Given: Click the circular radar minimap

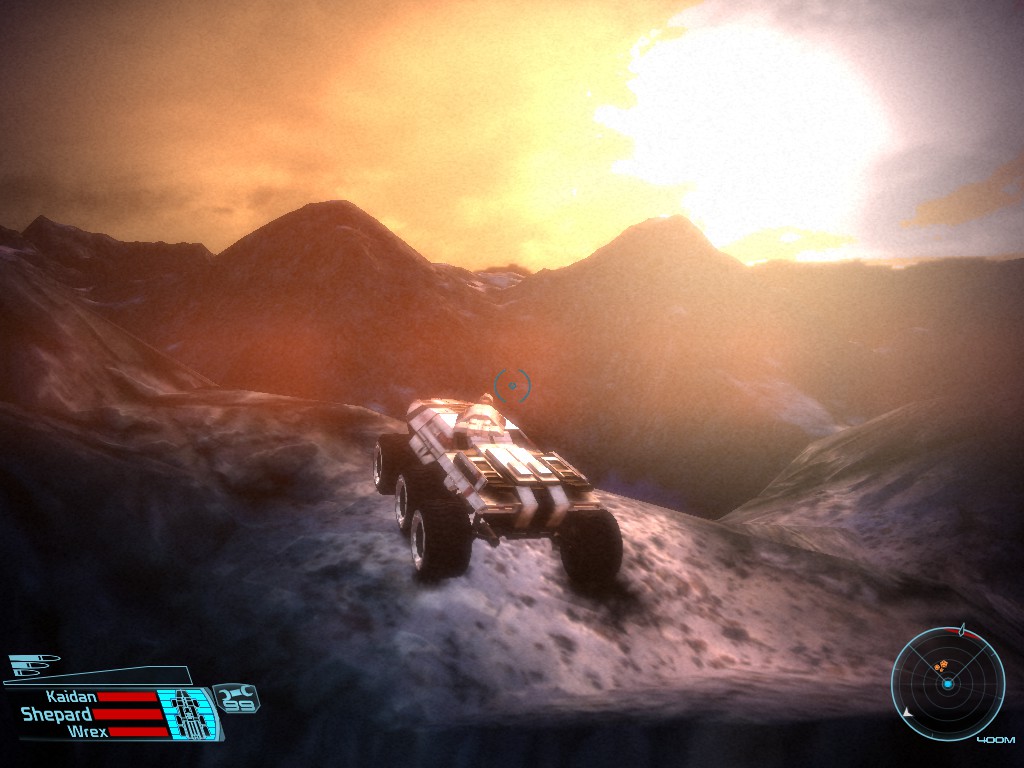Looking at the screenshot, I should (x=947, y=684).
